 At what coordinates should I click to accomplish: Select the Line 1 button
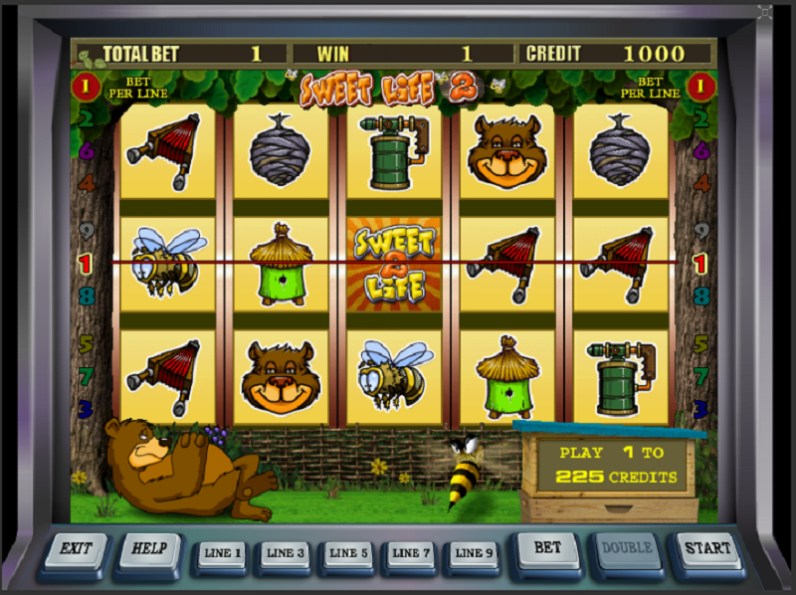coord(222,553)
